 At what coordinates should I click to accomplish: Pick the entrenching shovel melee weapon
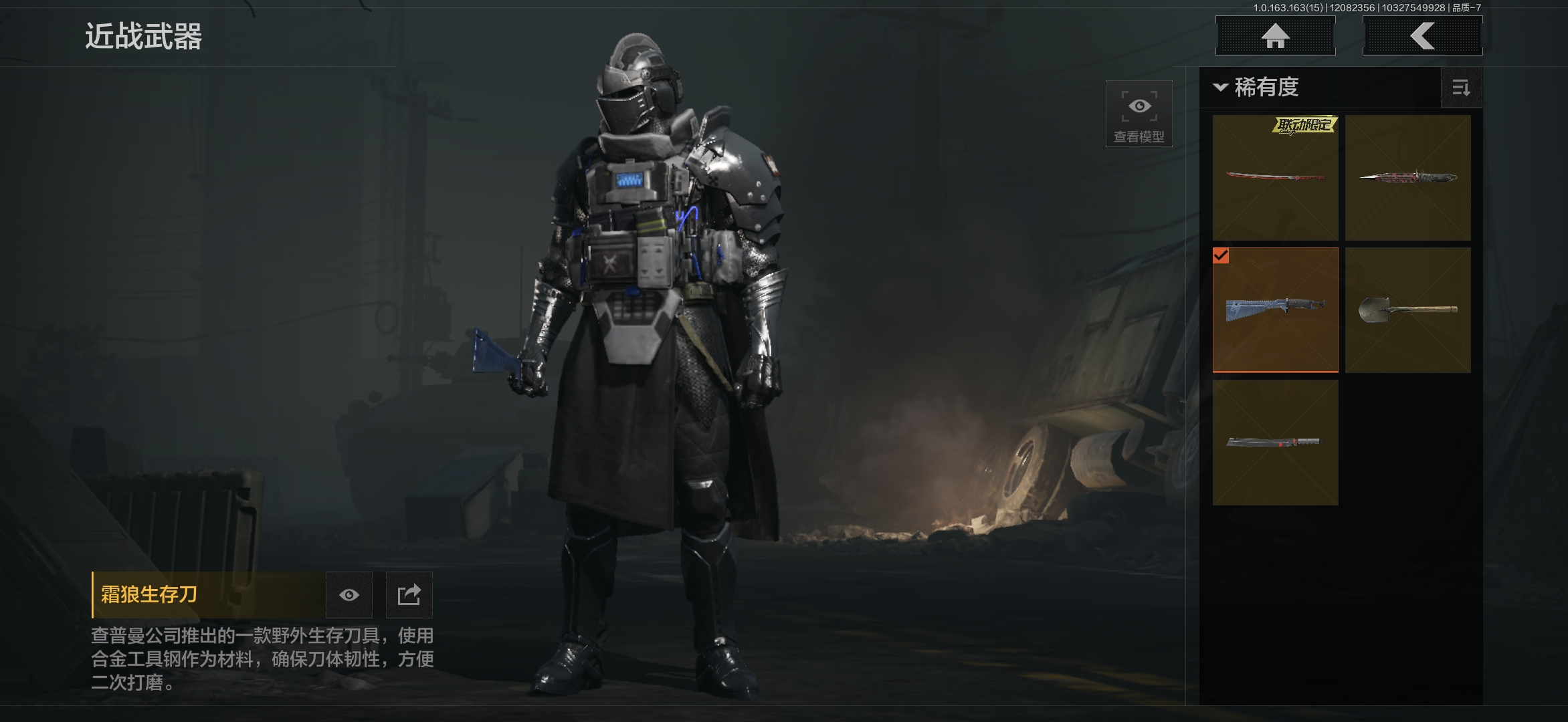pos(1407,310)
